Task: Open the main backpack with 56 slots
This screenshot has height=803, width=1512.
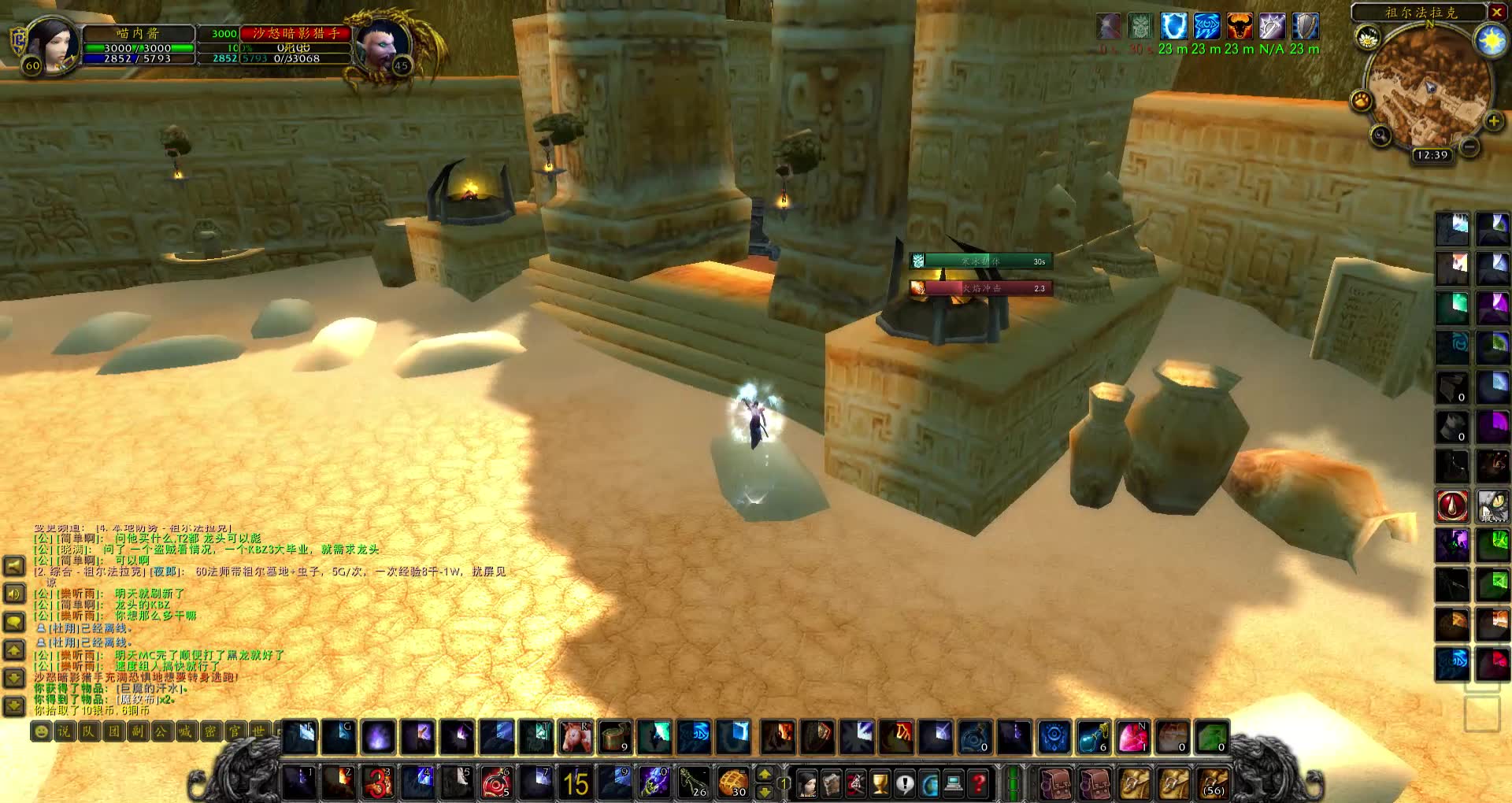Action: click(x=1214, y=783)
